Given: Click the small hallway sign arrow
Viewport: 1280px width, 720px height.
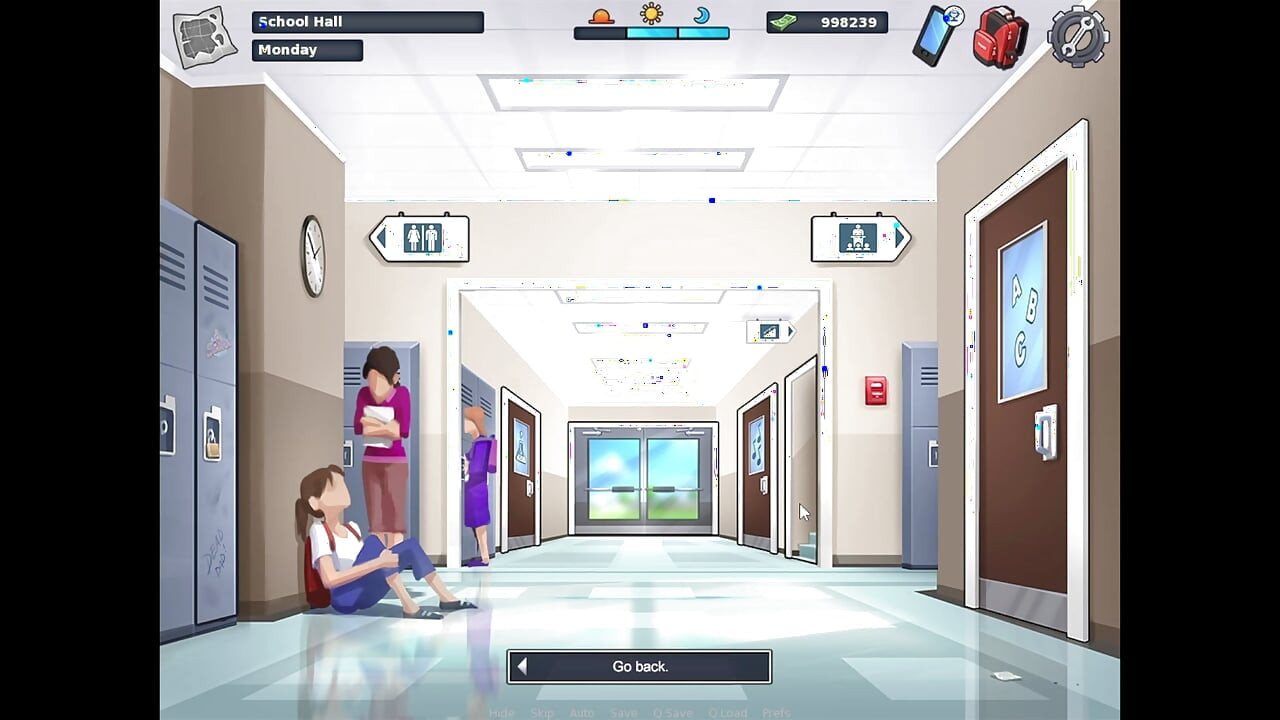Looking at the screenshot, I should 789,330.
